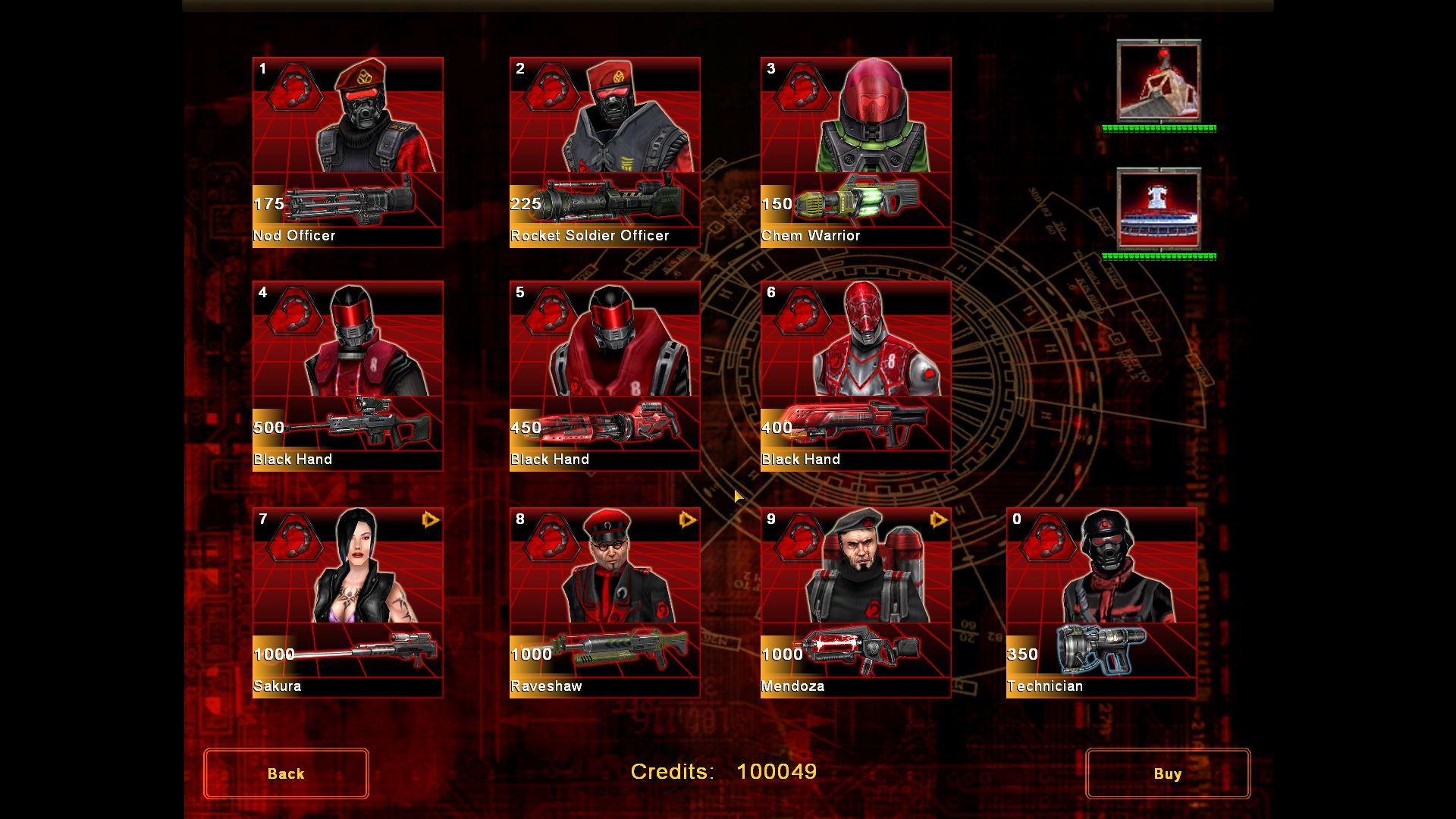Image resolution: width=1456 pixels, height=819 pixels.
Task: Choose Sakura for 1000 credits
Action: [347, 602]
